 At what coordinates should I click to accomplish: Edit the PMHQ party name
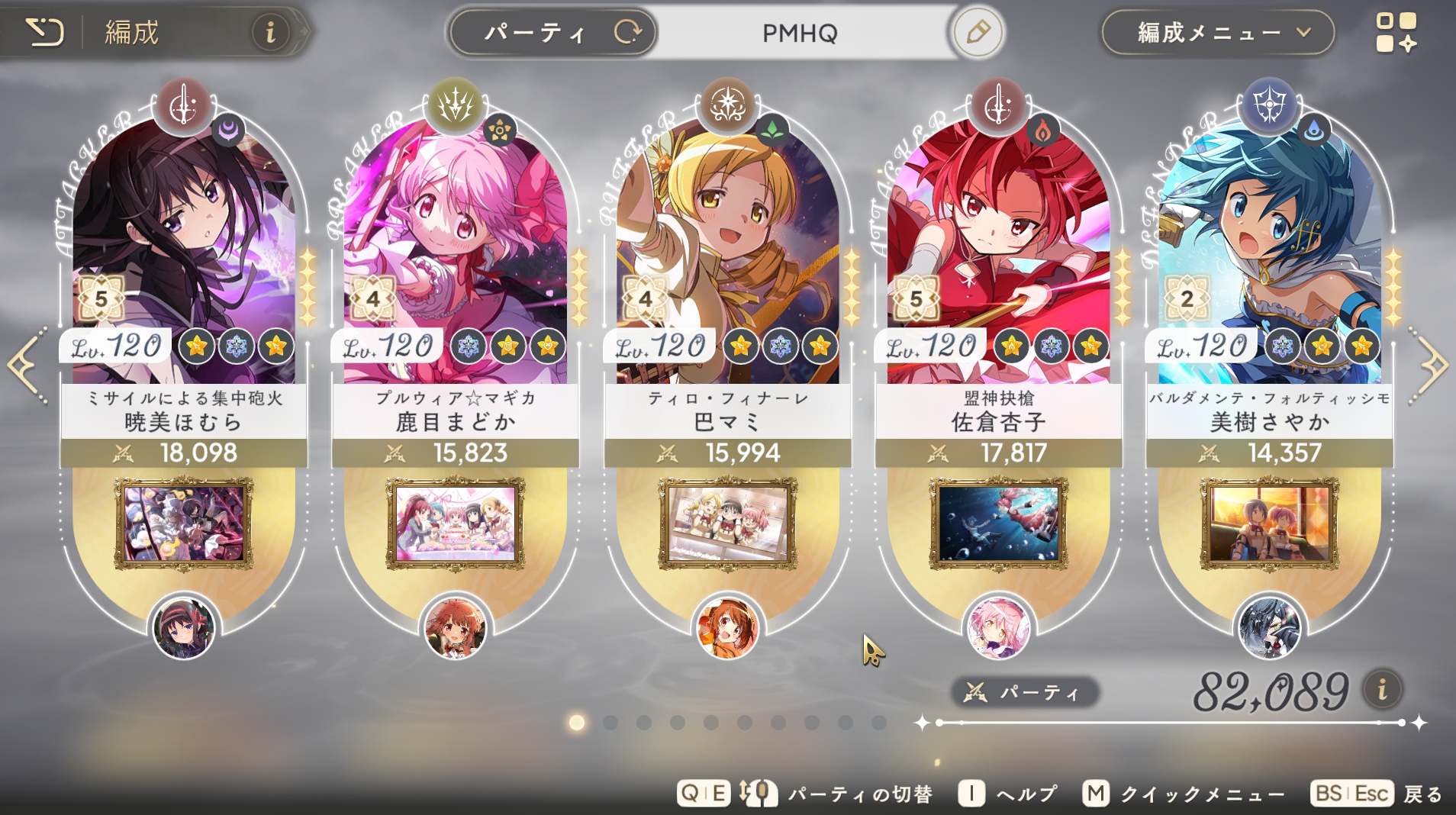[x=978, y=33]
